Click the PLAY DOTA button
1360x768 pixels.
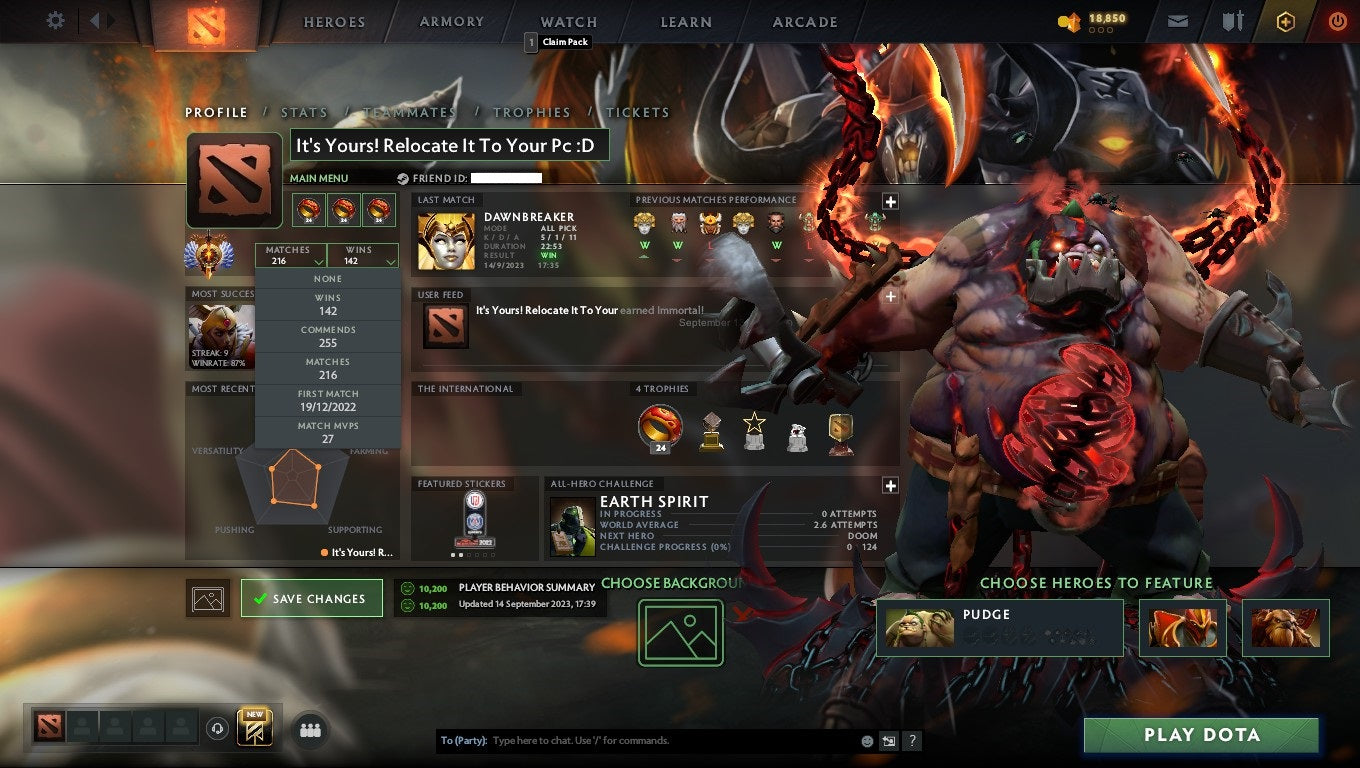tap(1200, 735)
